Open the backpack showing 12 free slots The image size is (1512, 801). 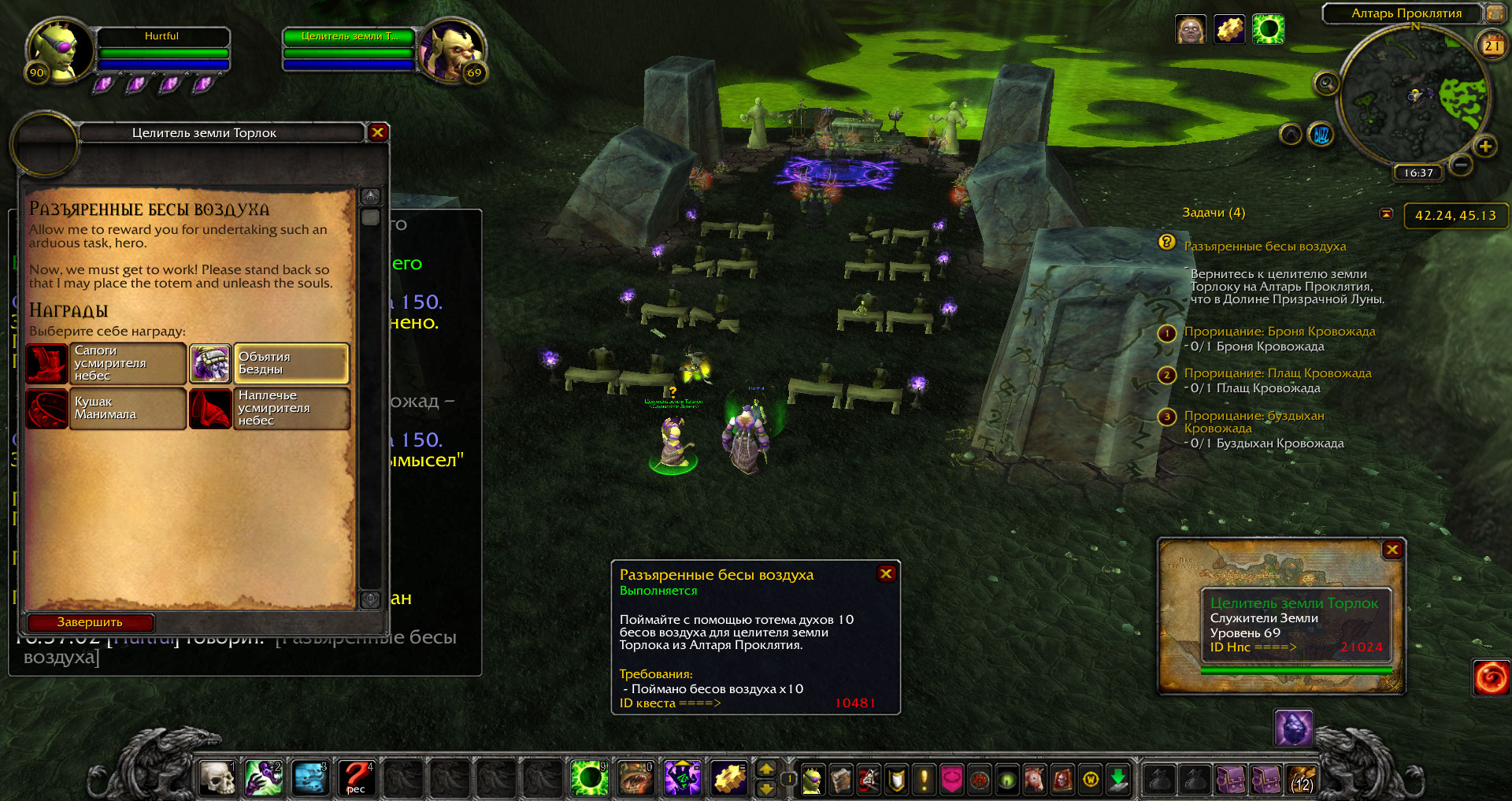point(1301,780)
